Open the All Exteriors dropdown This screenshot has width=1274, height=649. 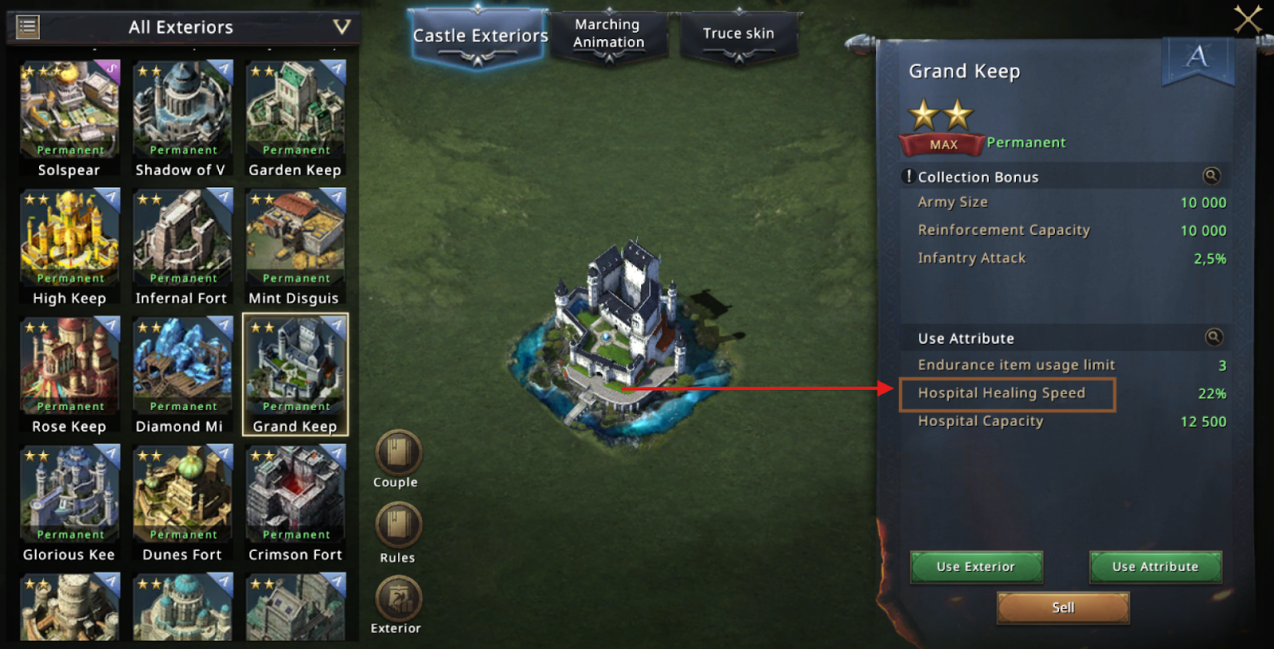341,27
